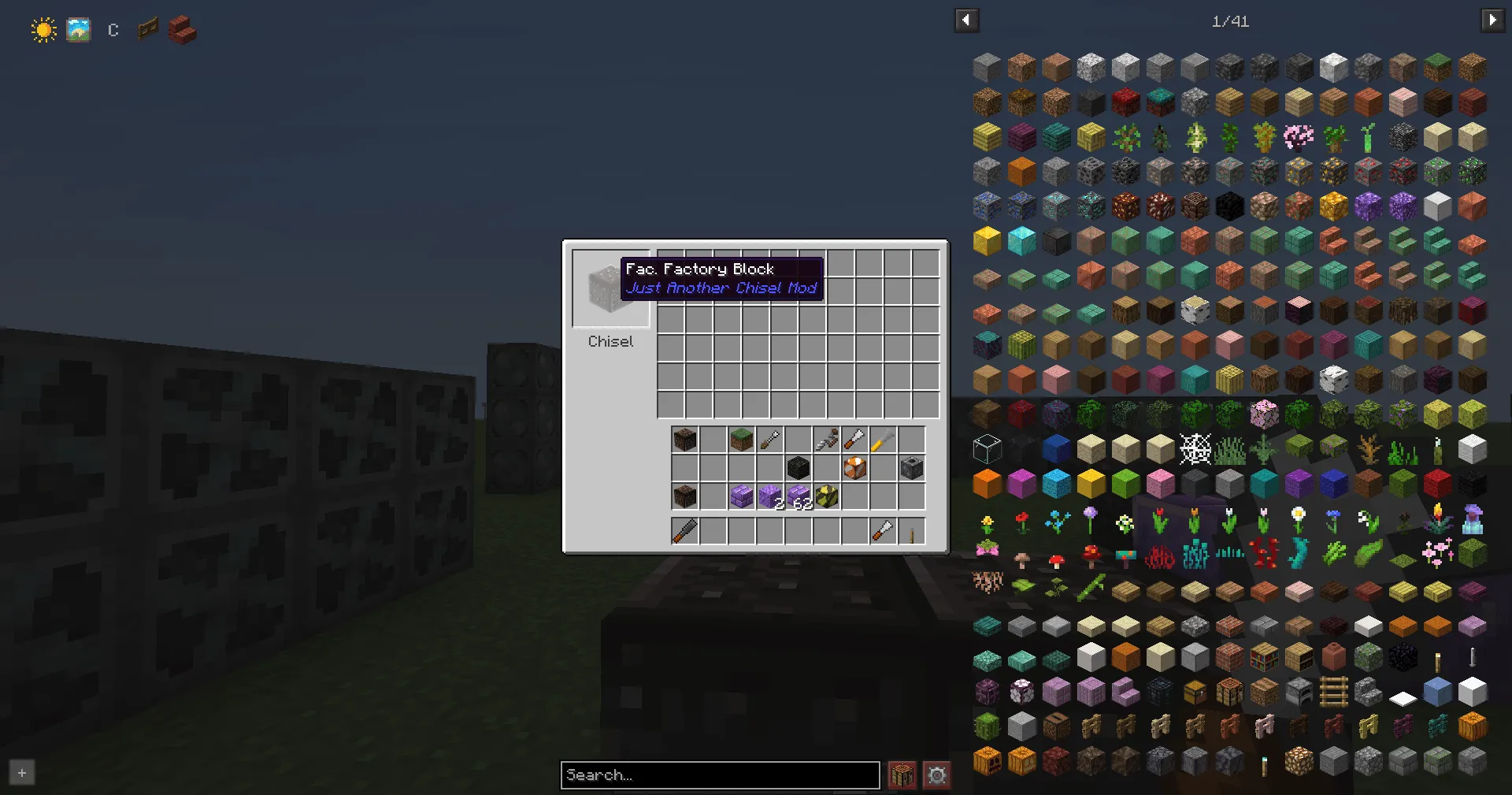Select the brick stairs bookmark top-left
1512x795 pixels.
(x=182, y=29)
